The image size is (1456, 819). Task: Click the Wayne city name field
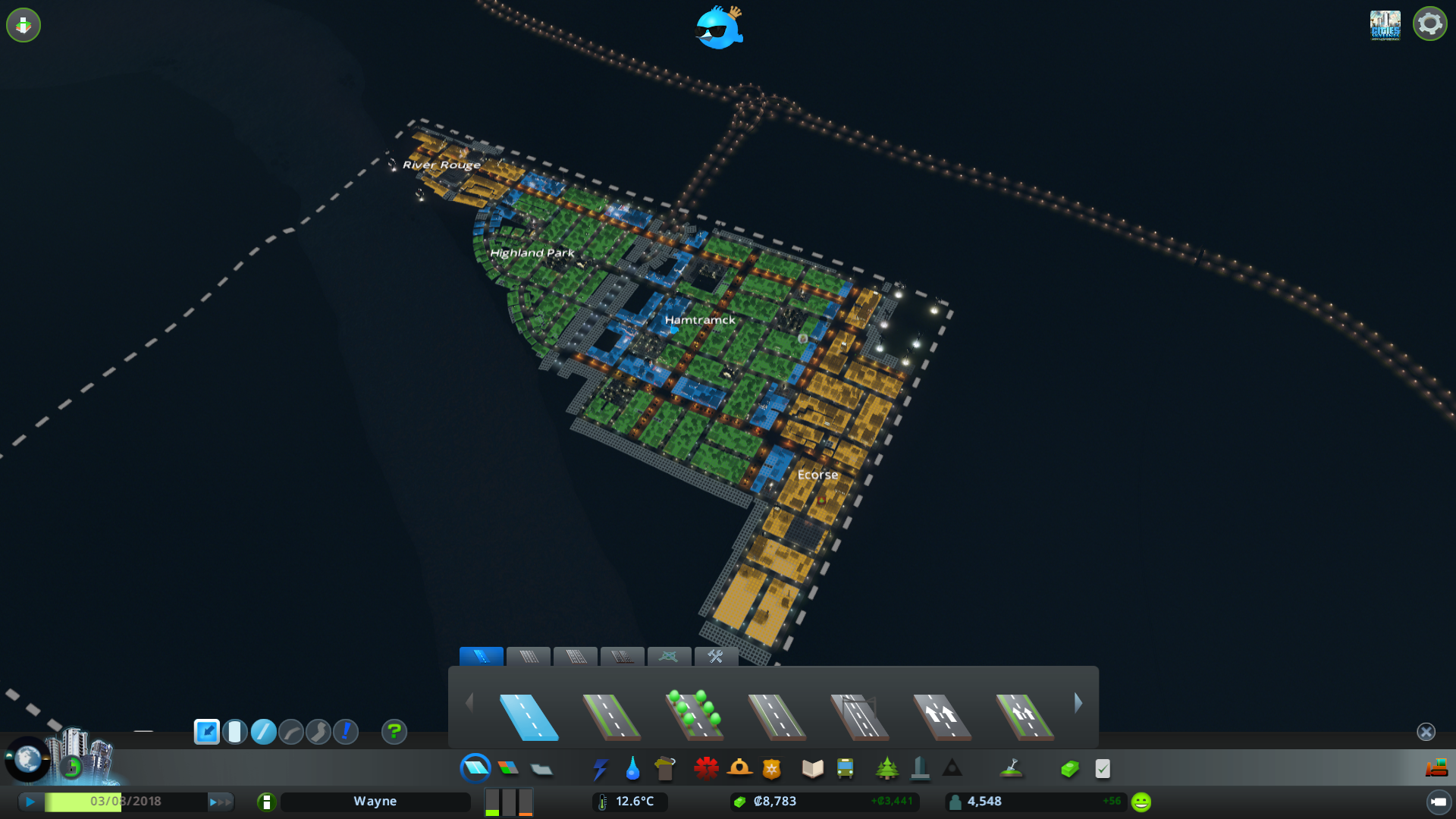click(375, 801)
